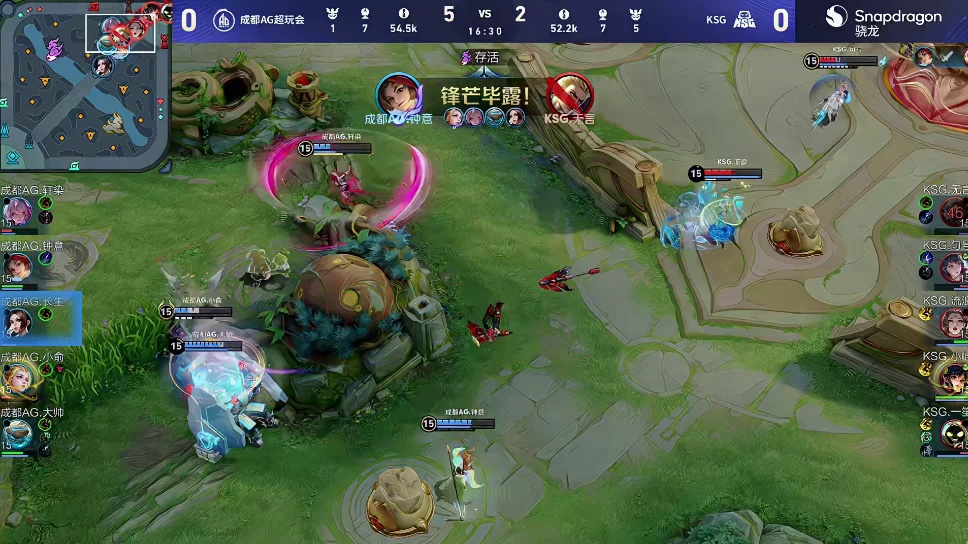
Task: Click the Snapdragon 骁龙 sponsor logo
Action: point(884,20)
